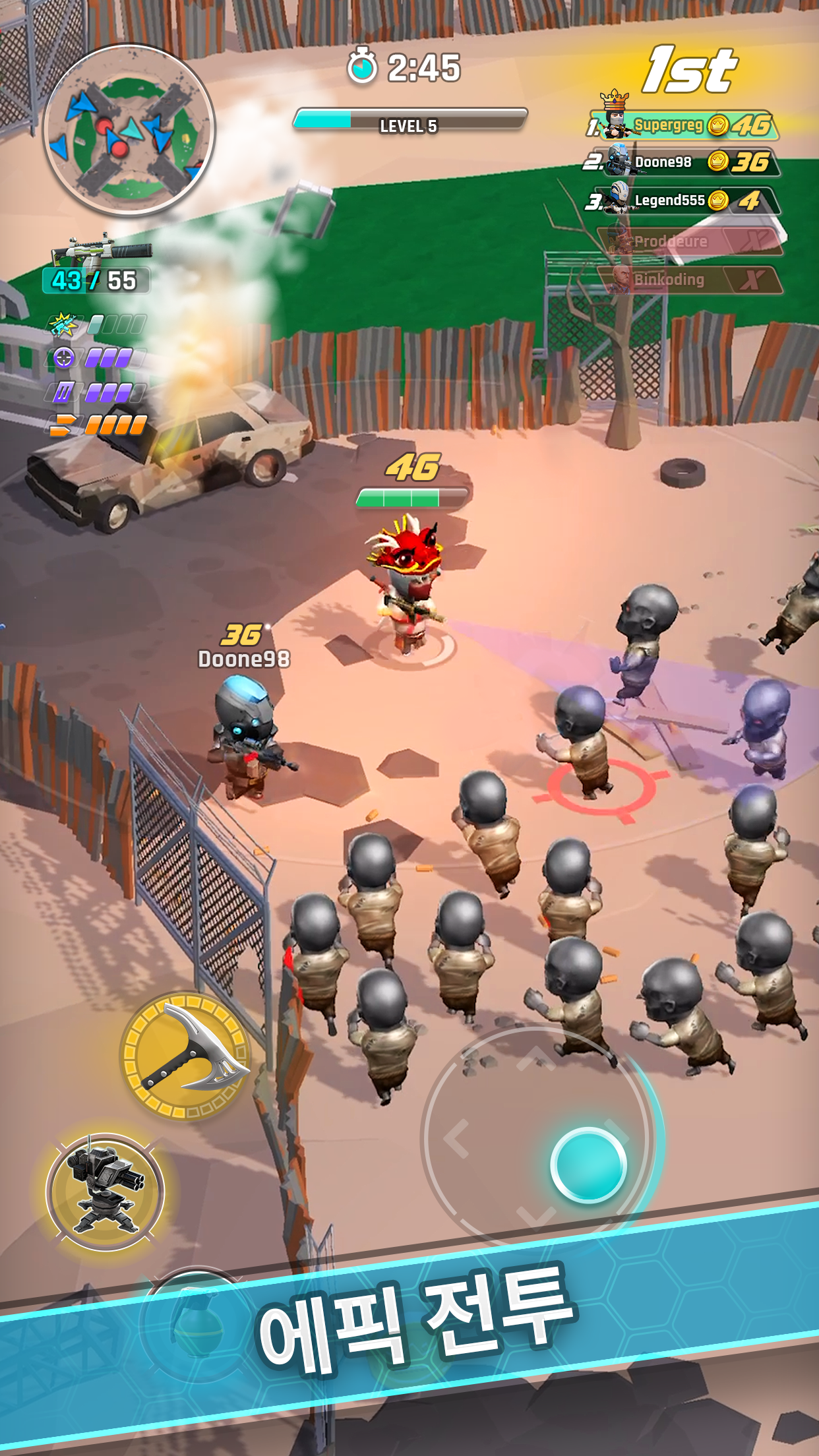Deploy the turret ability
819x1456 pixels.
[105, 1192]
